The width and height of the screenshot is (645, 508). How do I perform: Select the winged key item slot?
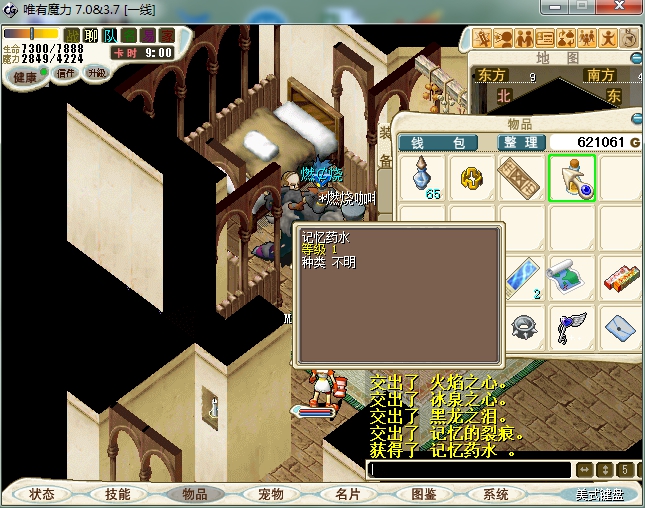tap(571, 325)
